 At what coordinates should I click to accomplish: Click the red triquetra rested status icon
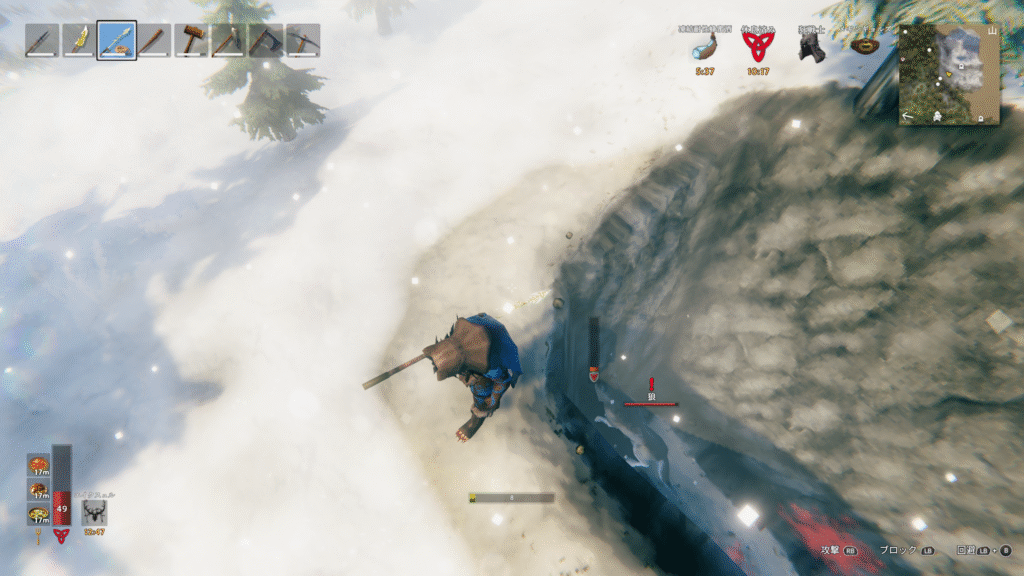click(756, 47)
